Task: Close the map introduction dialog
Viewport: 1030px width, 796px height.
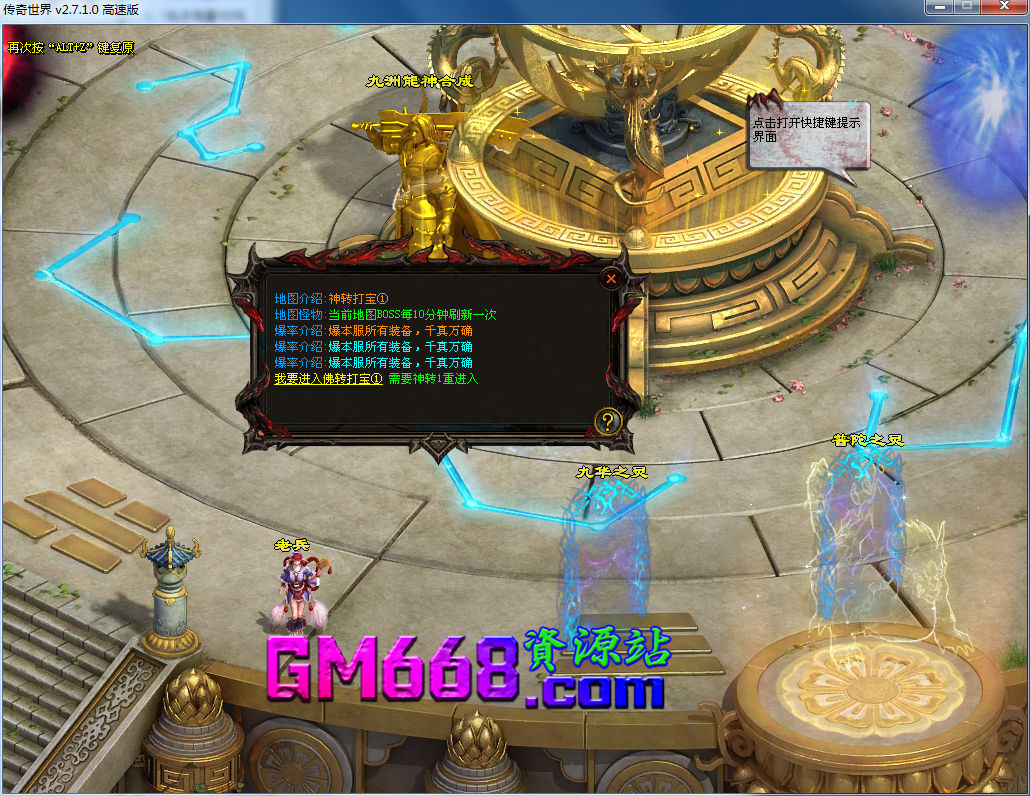Action: 610,279
